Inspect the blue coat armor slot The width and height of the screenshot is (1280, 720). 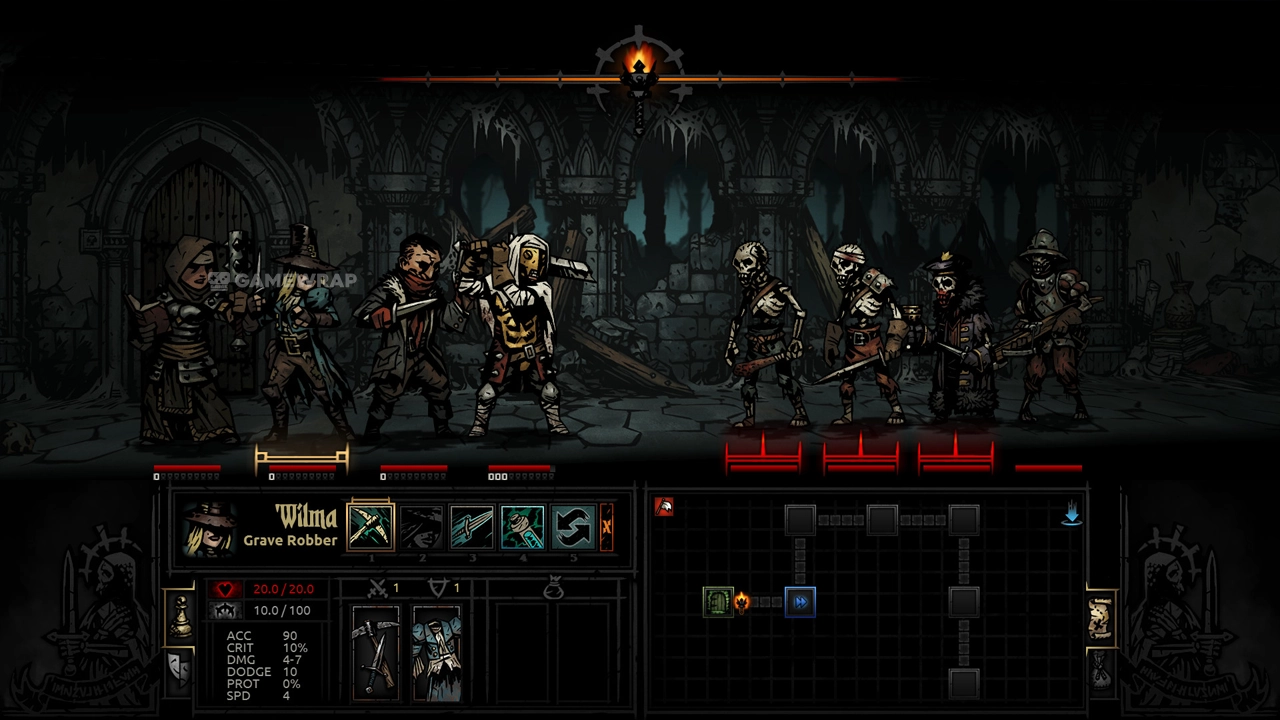437,652
